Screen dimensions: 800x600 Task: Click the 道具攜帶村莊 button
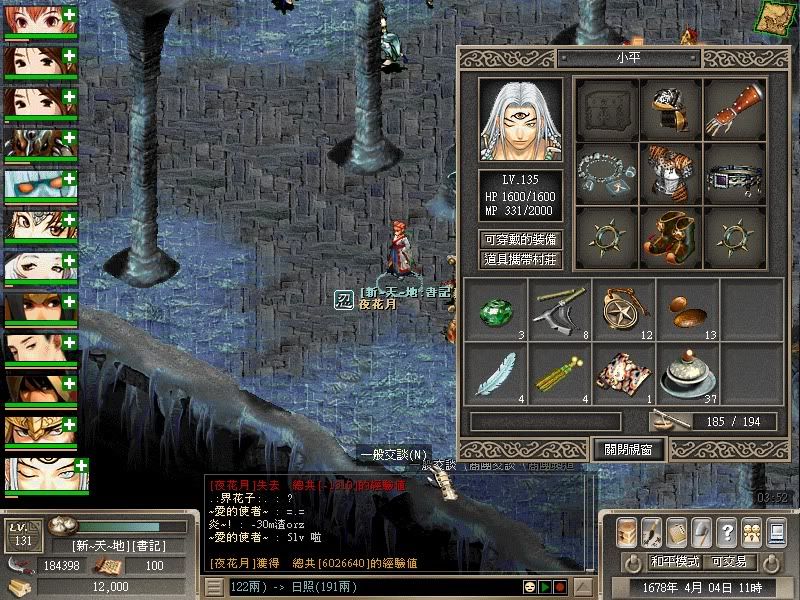(520, 260)
